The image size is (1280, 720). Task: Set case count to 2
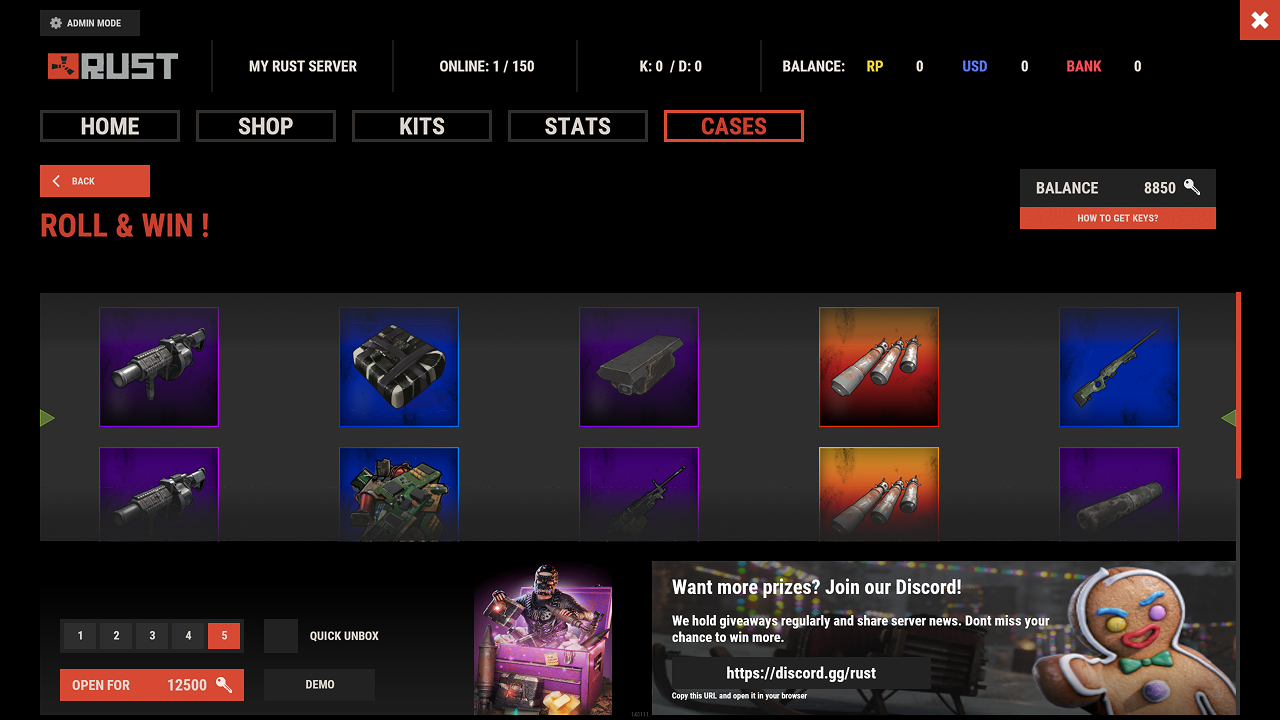[116, 636]
